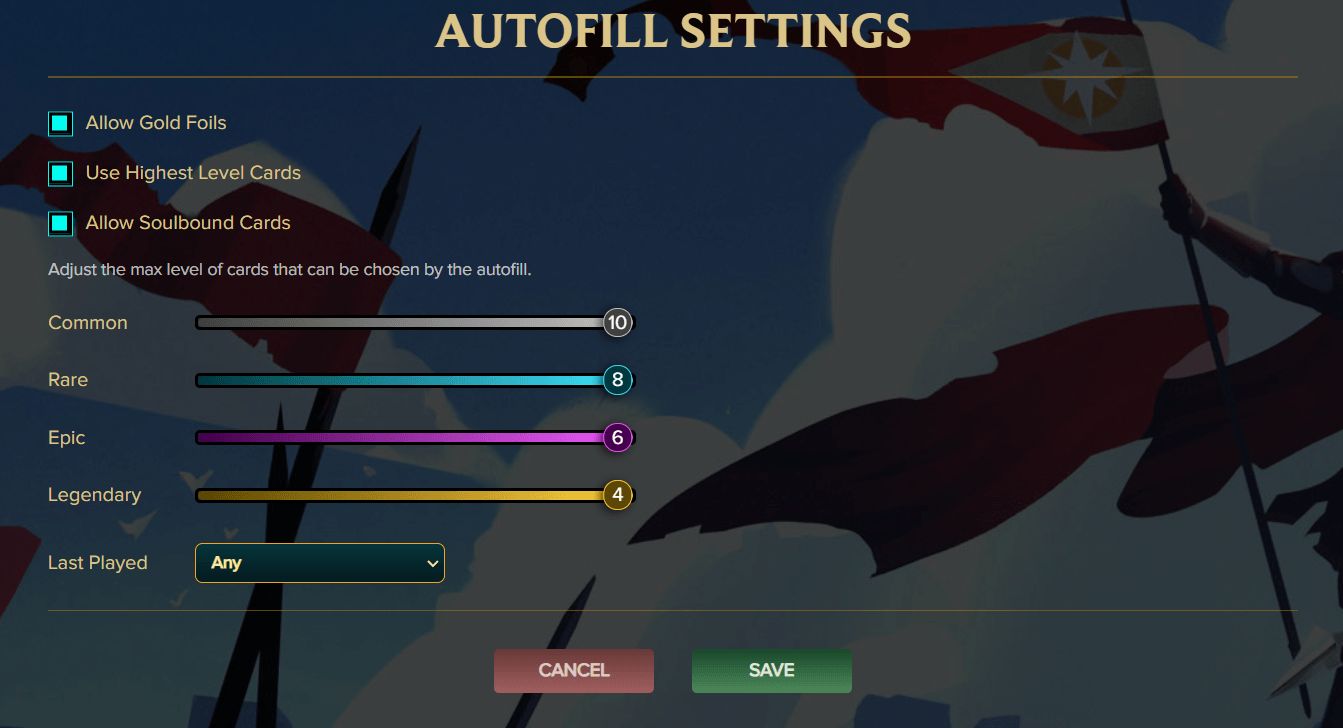Image resolution: width=1343 pixels, height=728 pixels.
Task: Click the middle of the Rare slider track
Action: [405, 380]
